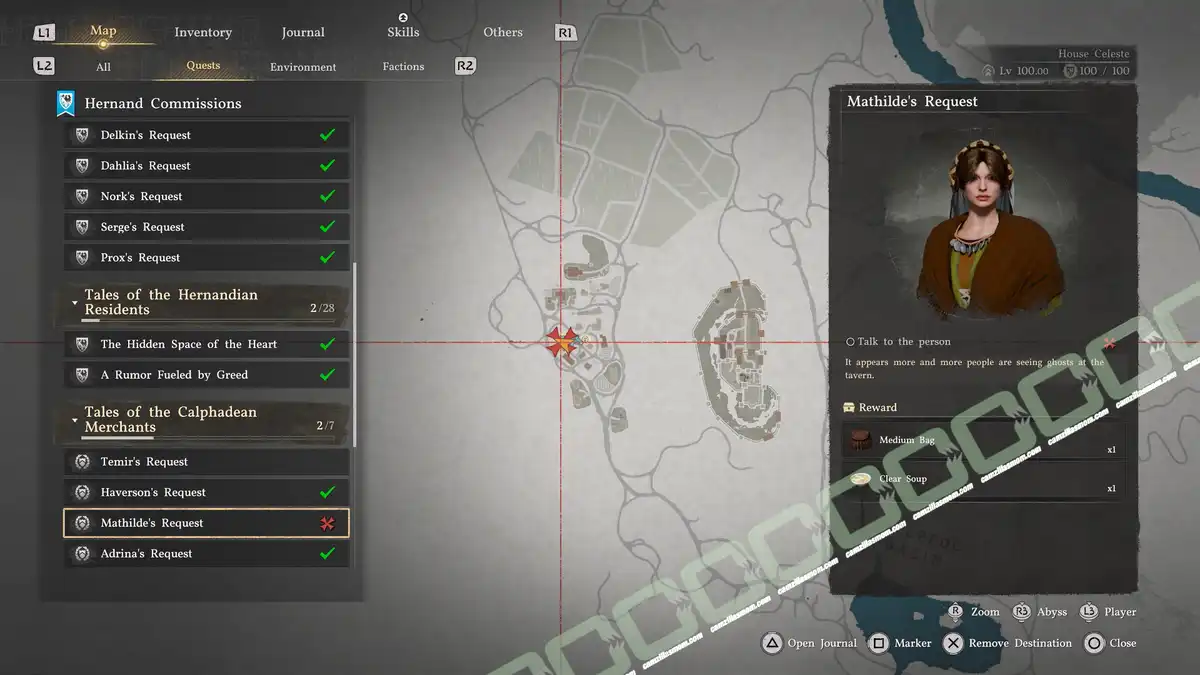Select Adrina's Request quest
Screen dimensions: 1200x675
tap(206, 553)
